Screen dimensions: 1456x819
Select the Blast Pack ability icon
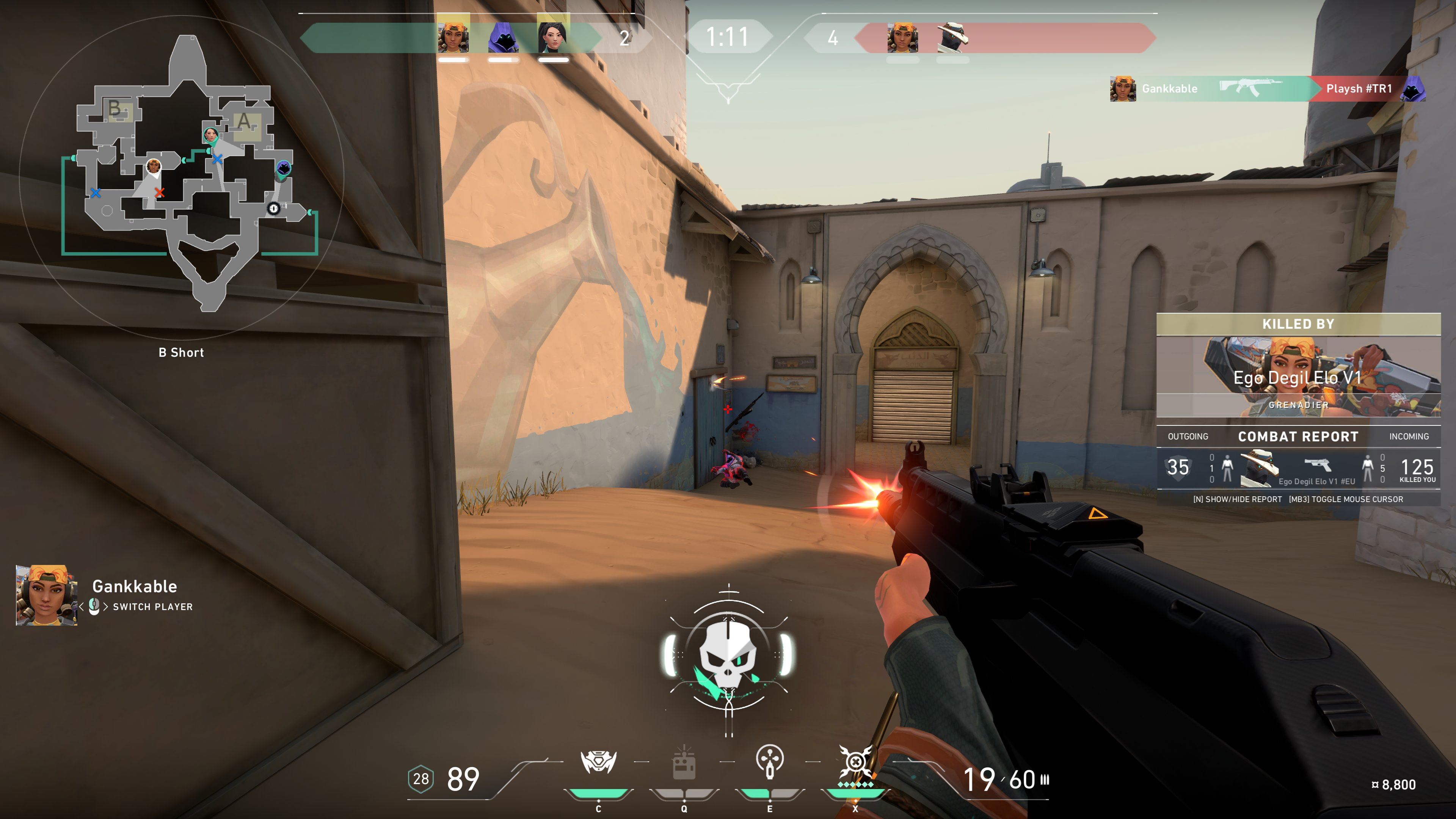click(x=684, y=764)
